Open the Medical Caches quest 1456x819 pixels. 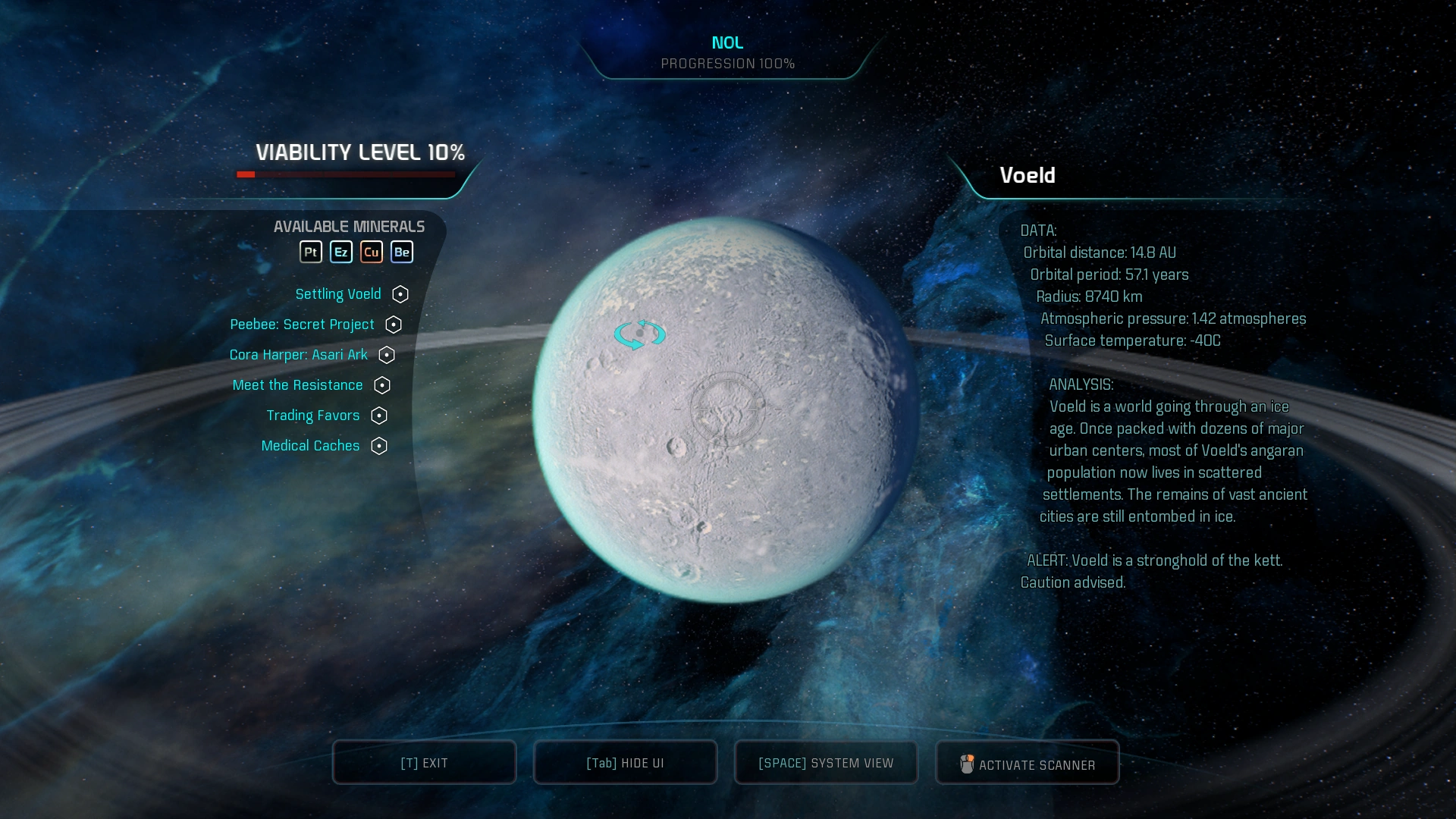(x=310, y=446)
